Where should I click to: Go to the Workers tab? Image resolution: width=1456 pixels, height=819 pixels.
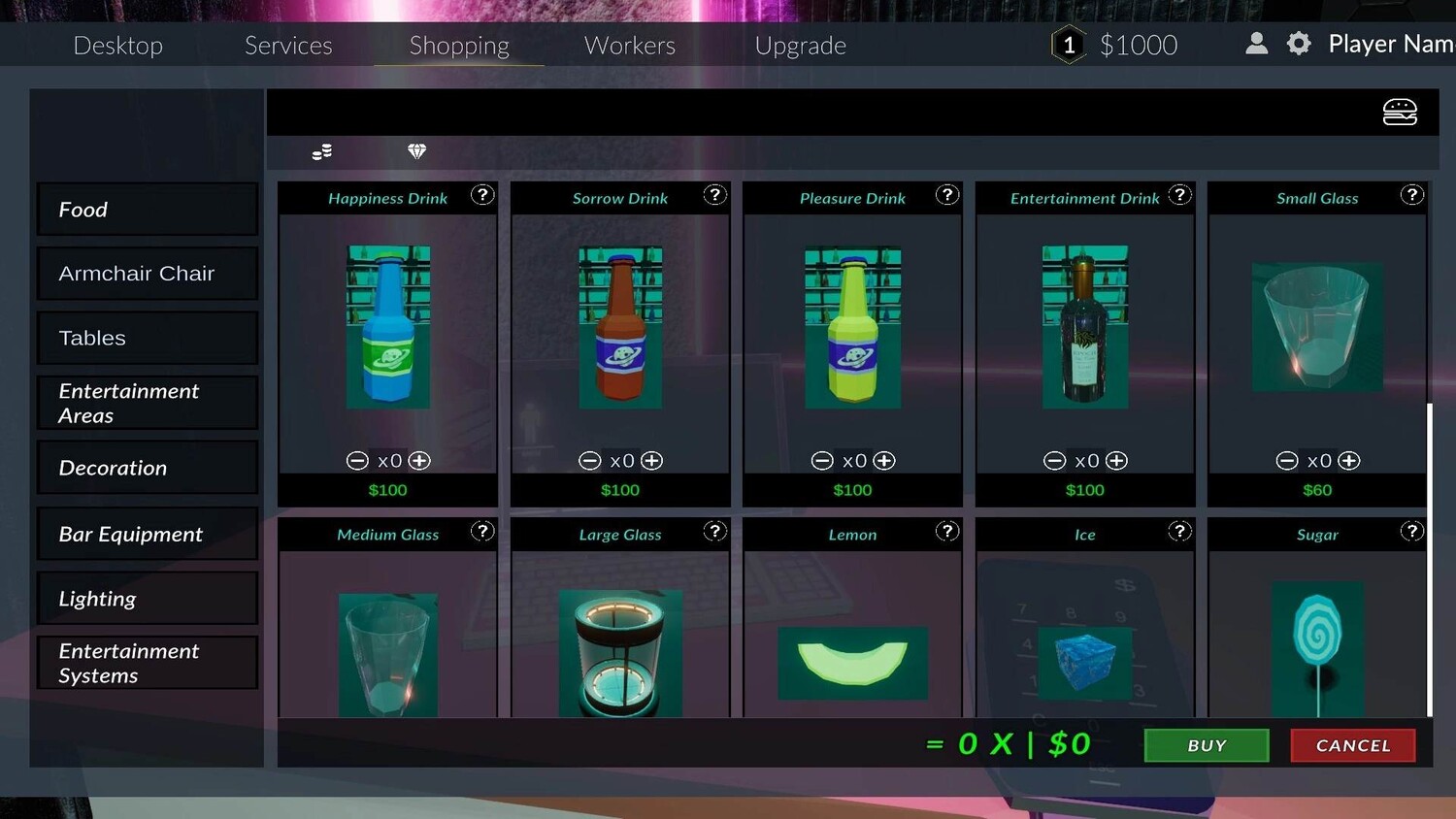pos(629,46)
